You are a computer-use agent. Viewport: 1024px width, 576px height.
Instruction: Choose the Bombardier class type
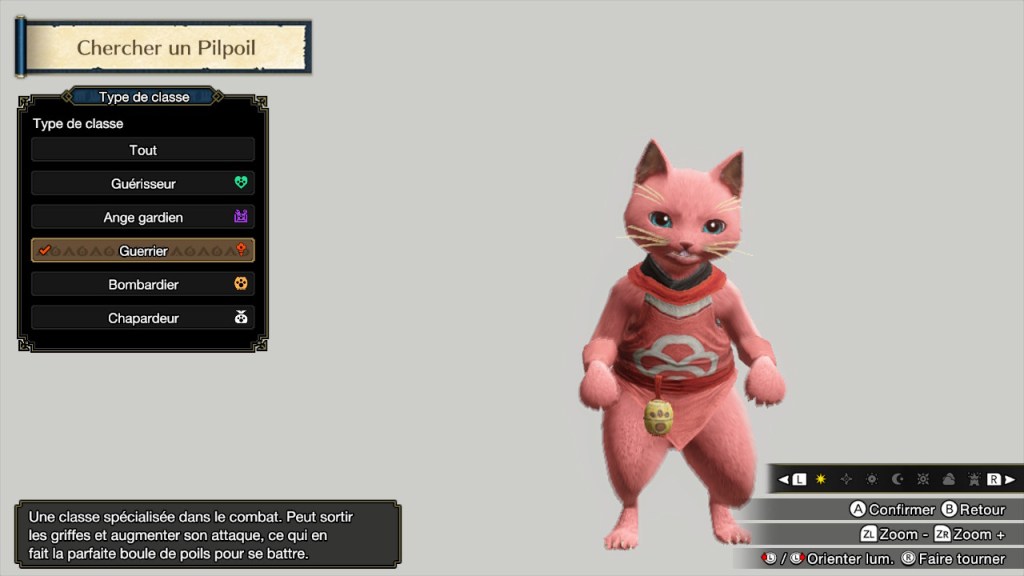pyautogui.click(x=143, y=285)
